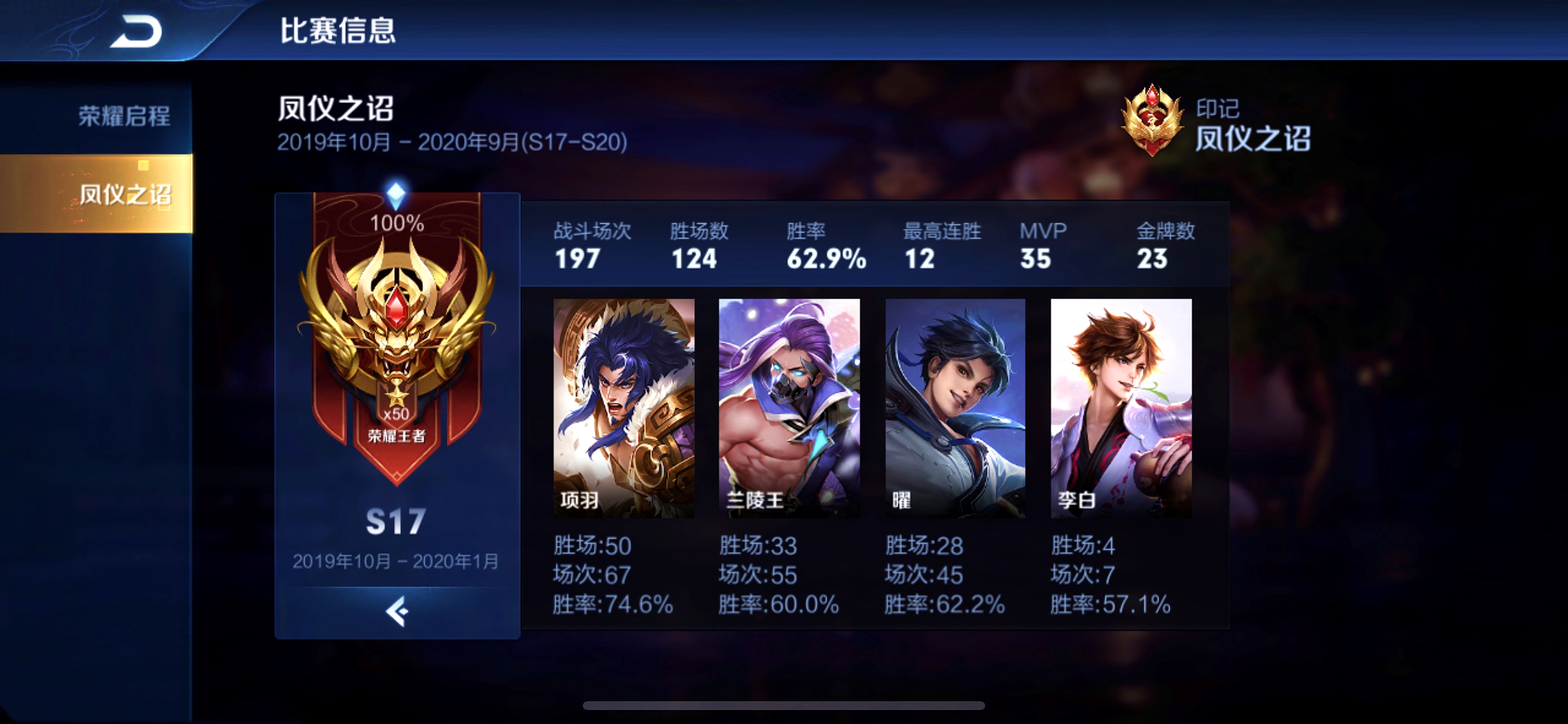
Task: Choose the 兰陵王 hero card
Action: point(789,407)
